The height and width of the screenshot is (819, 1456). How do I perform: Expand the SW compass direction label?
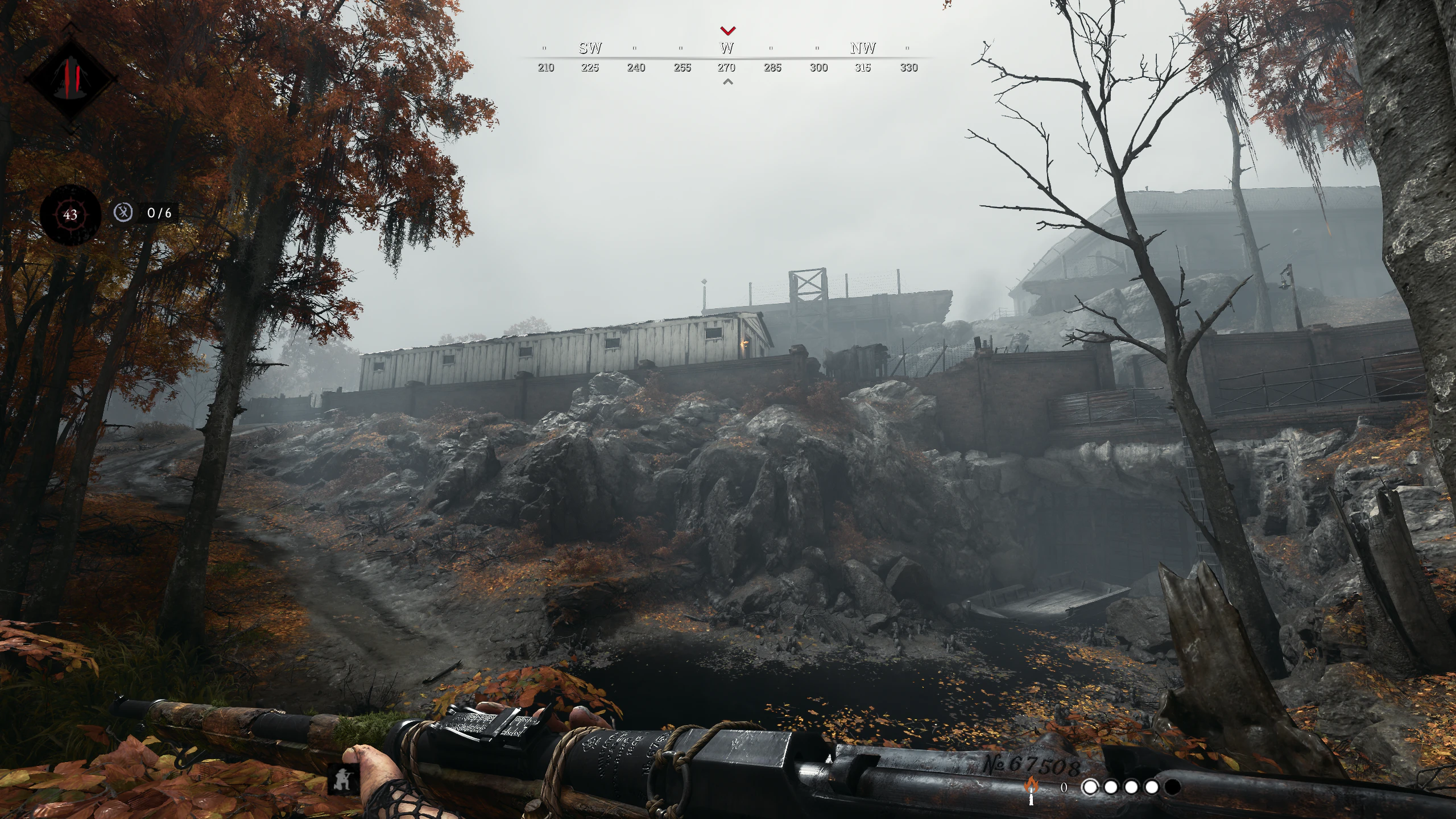pos(590,48)
